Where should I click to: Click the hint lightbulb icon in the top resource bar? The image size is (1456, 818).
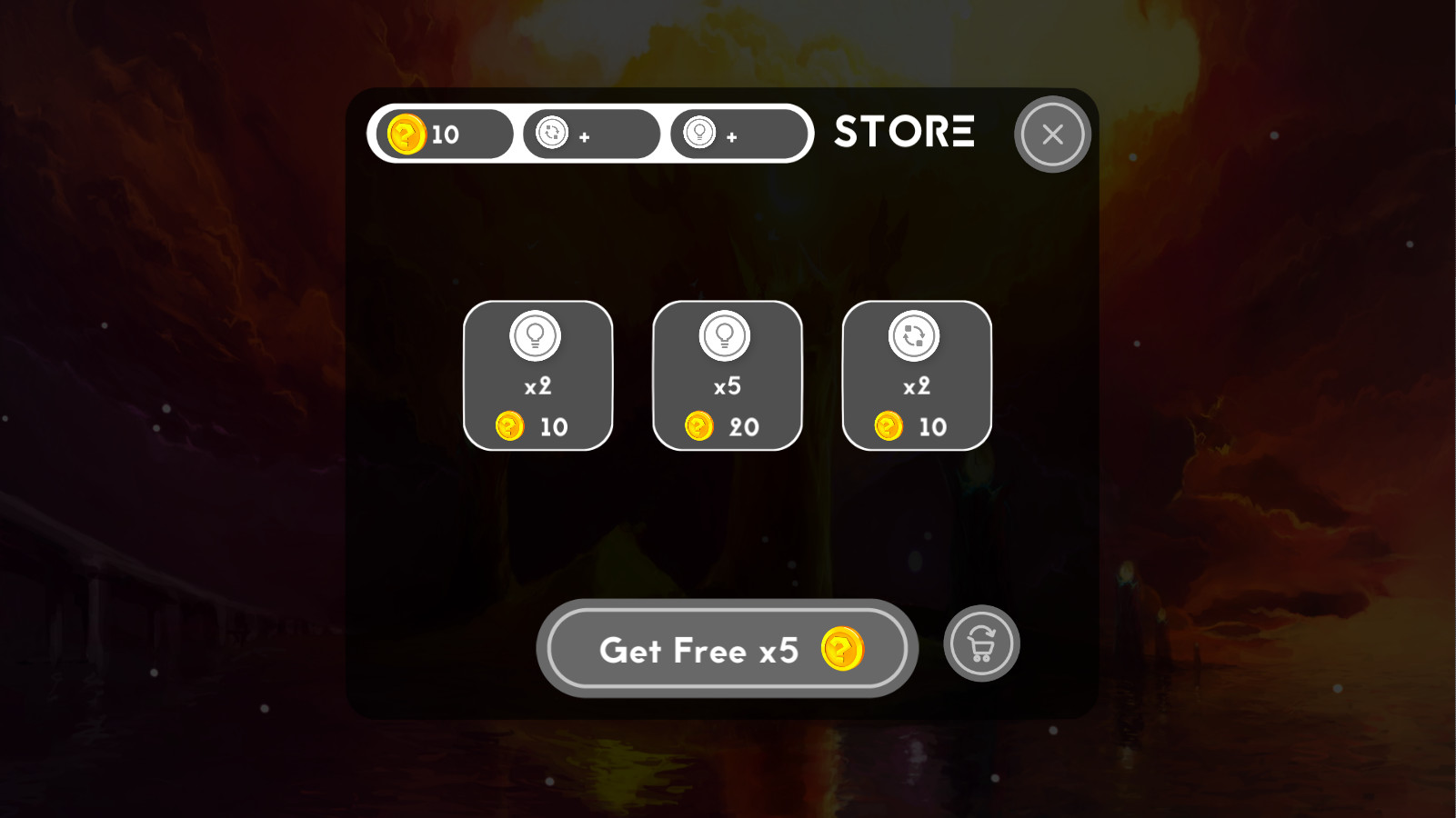coord(698,133)
